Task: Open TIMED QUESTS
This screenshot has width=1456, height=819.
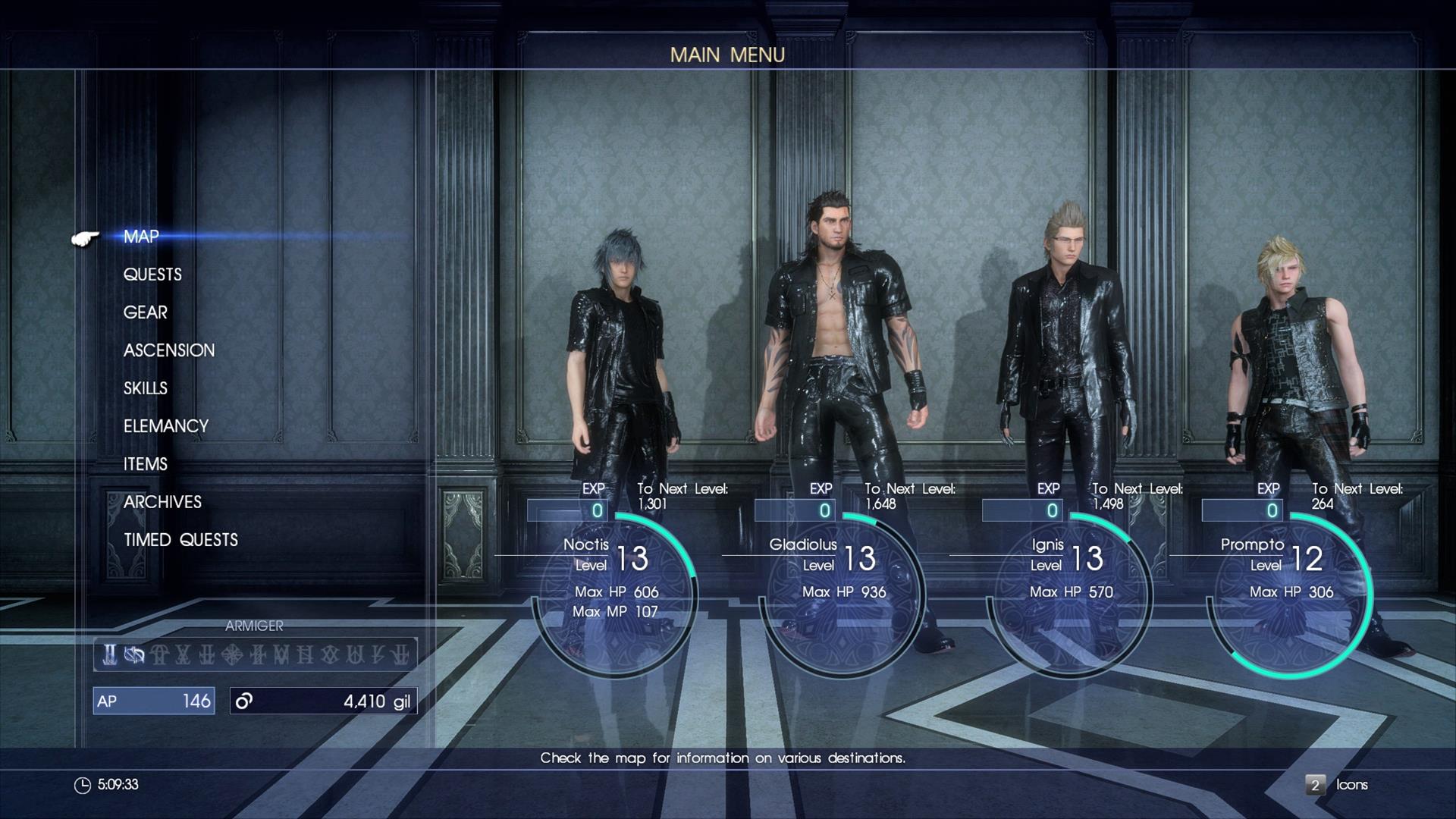Action: pos(180,539)
